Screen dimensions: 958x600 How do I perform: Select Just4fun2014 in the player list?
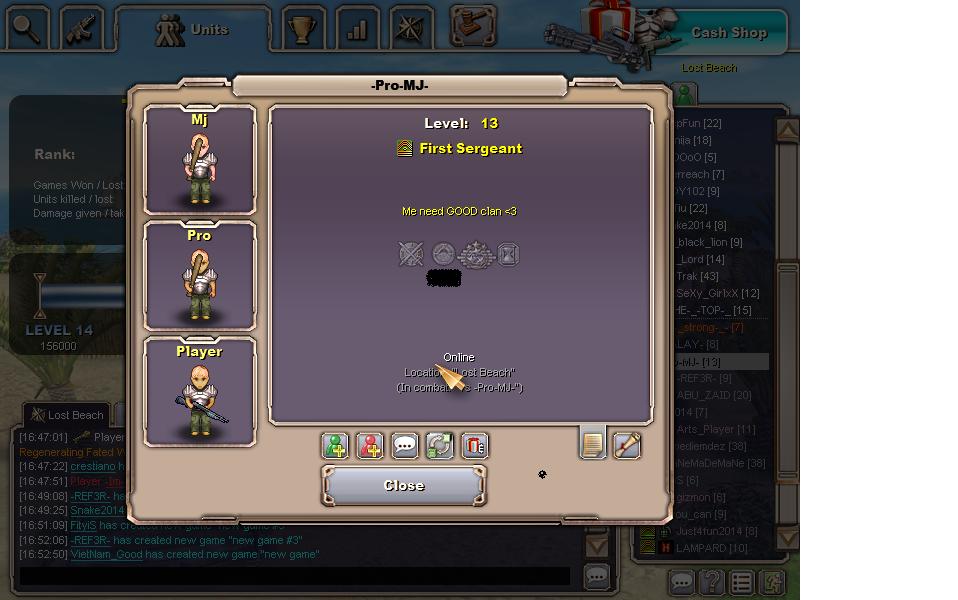[x=715, y=531]
